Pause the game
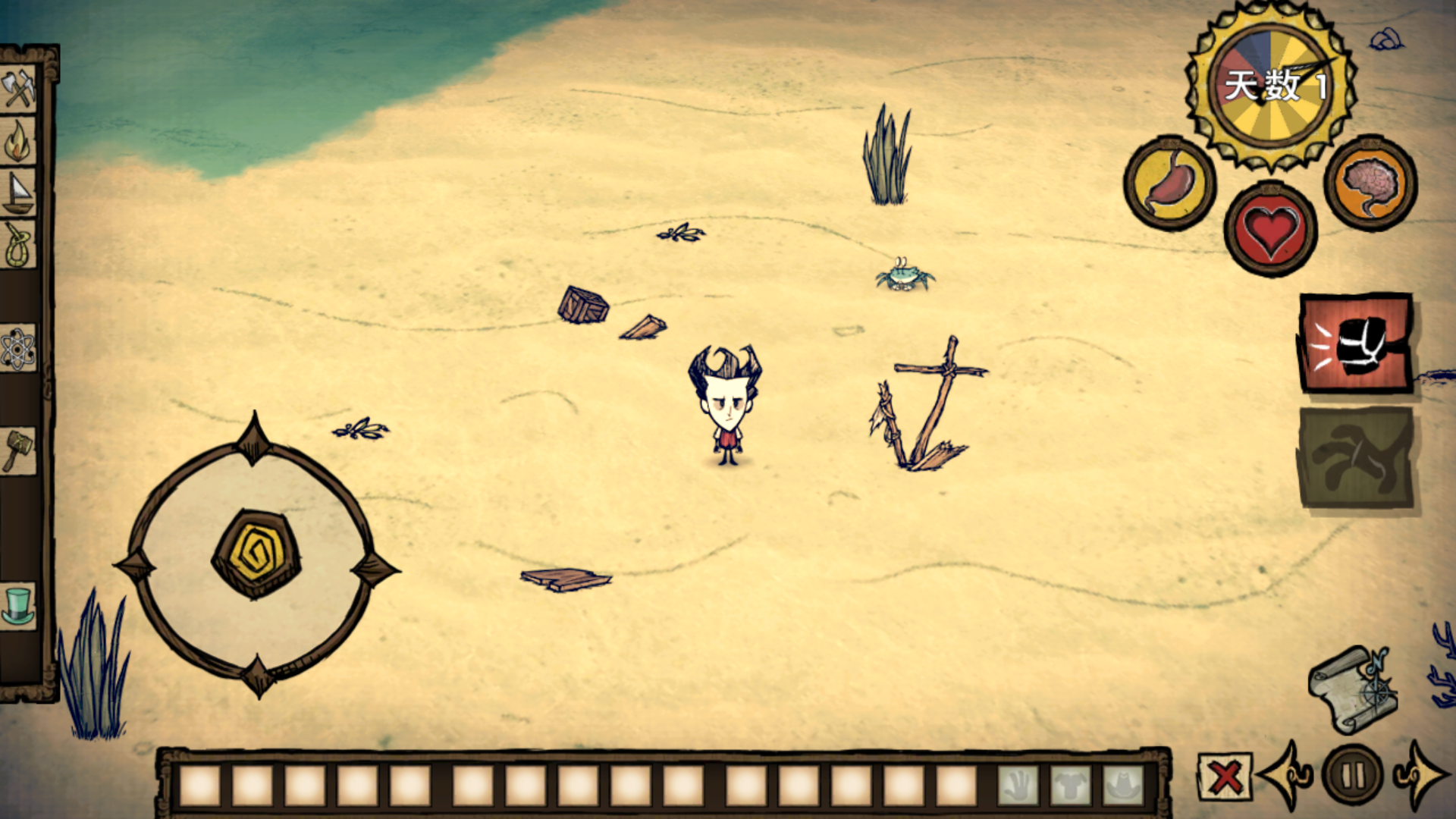Image resolution: width=1456 pixels, height=819 pixels. 1353,775
